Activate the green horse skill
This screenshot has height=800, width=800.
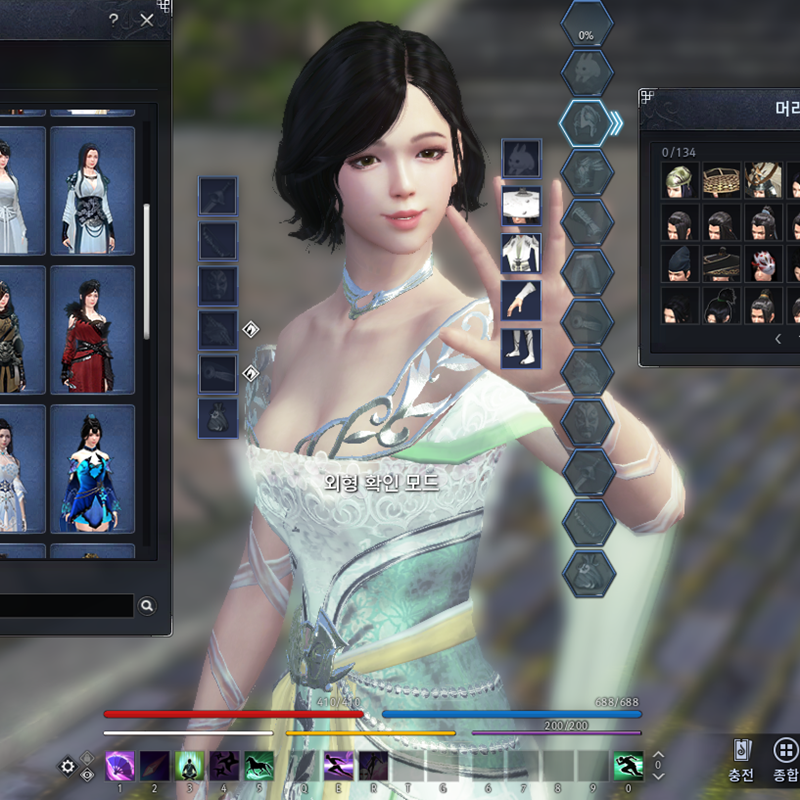(x=259, y=766)
